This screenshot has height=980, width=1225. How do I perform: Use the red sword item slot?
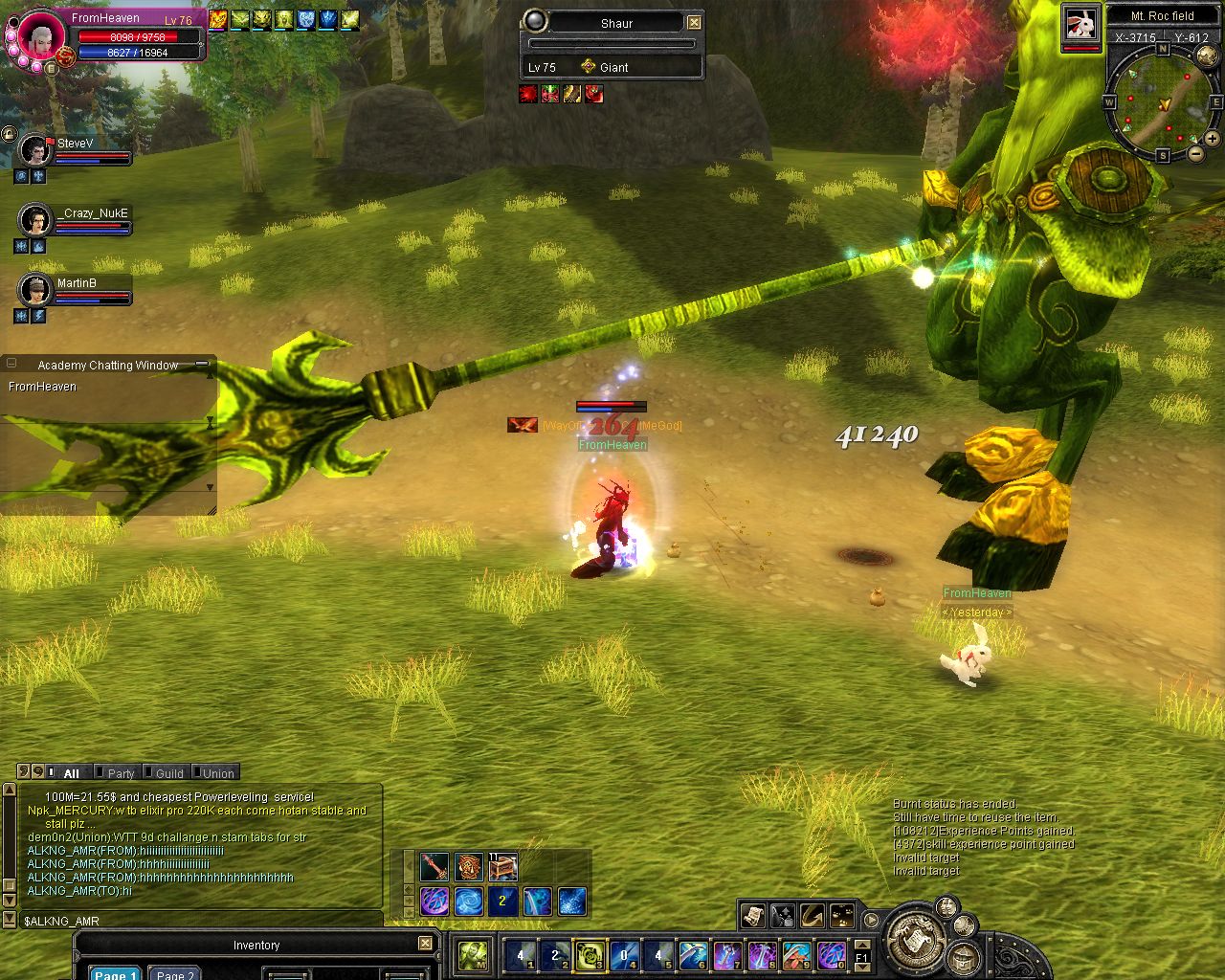[x=434, y=867]
